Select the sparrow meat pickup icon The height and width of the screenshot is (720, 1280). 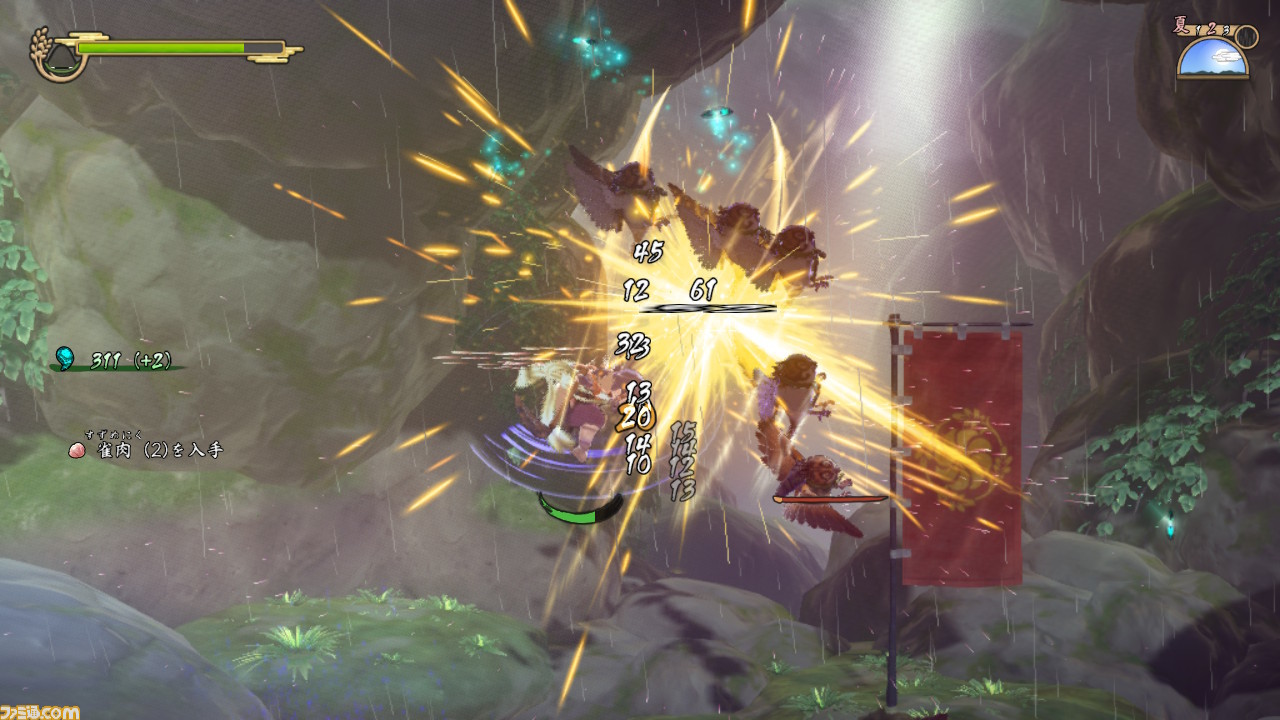pyautogui.click(x=76, y=450)
